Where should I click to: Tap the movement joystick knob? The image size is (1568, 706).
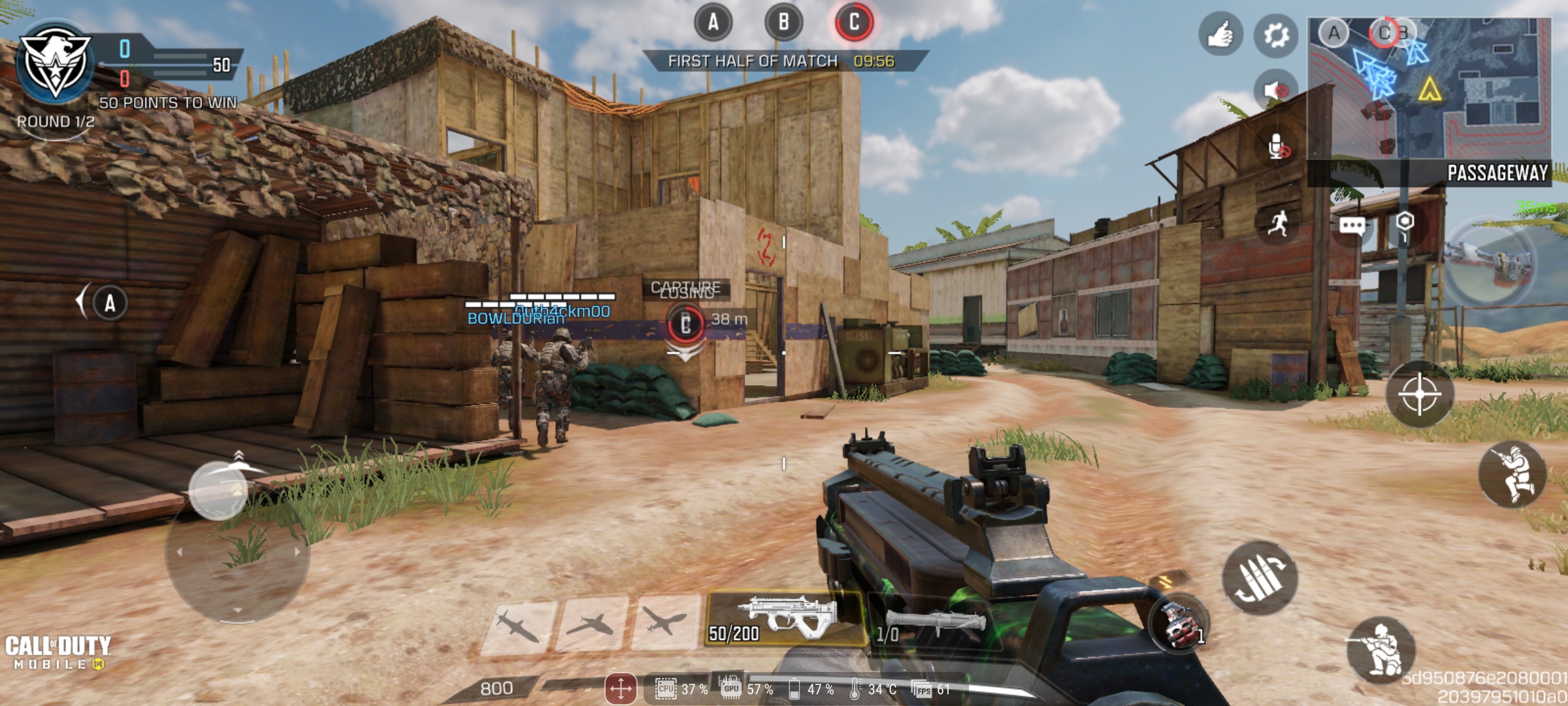218,490
